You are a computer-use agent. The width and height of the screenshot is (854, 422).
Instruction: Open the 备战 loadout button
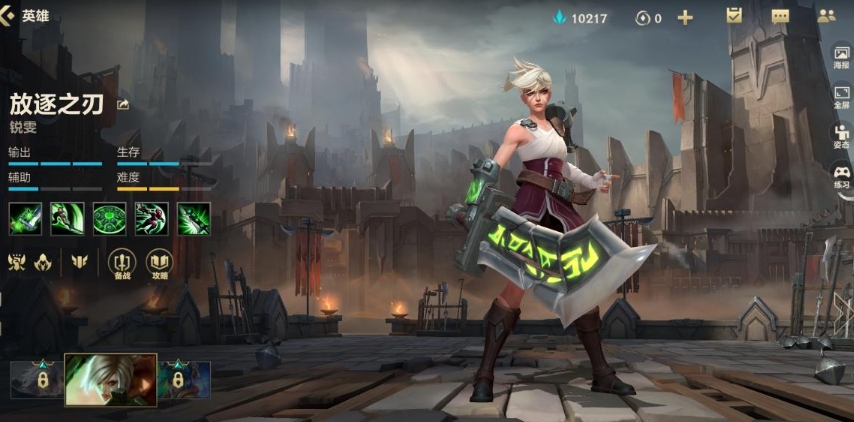click(122, 263)
